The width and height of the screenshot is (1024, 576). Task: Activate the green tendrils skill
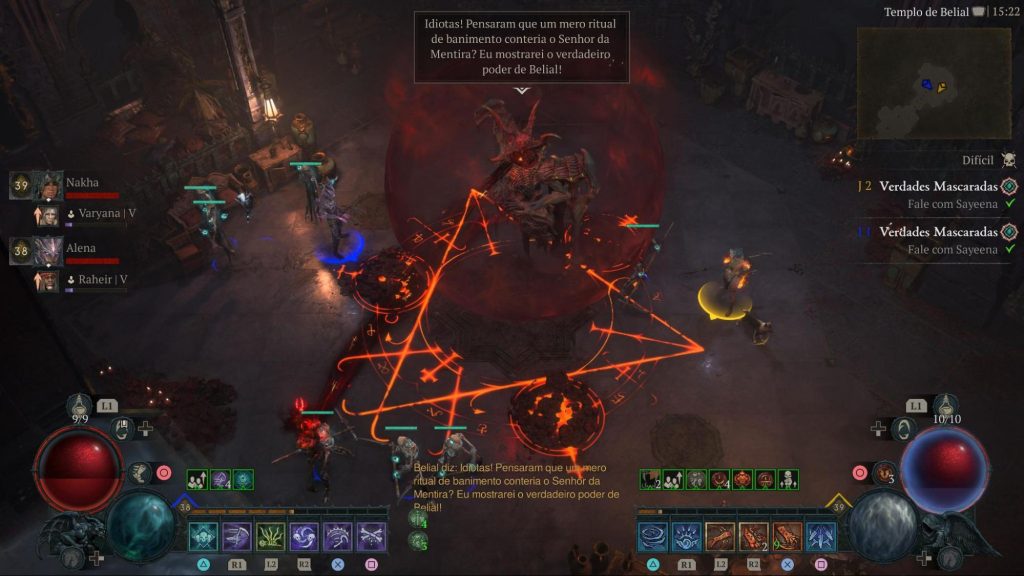[x=271, y=537]
